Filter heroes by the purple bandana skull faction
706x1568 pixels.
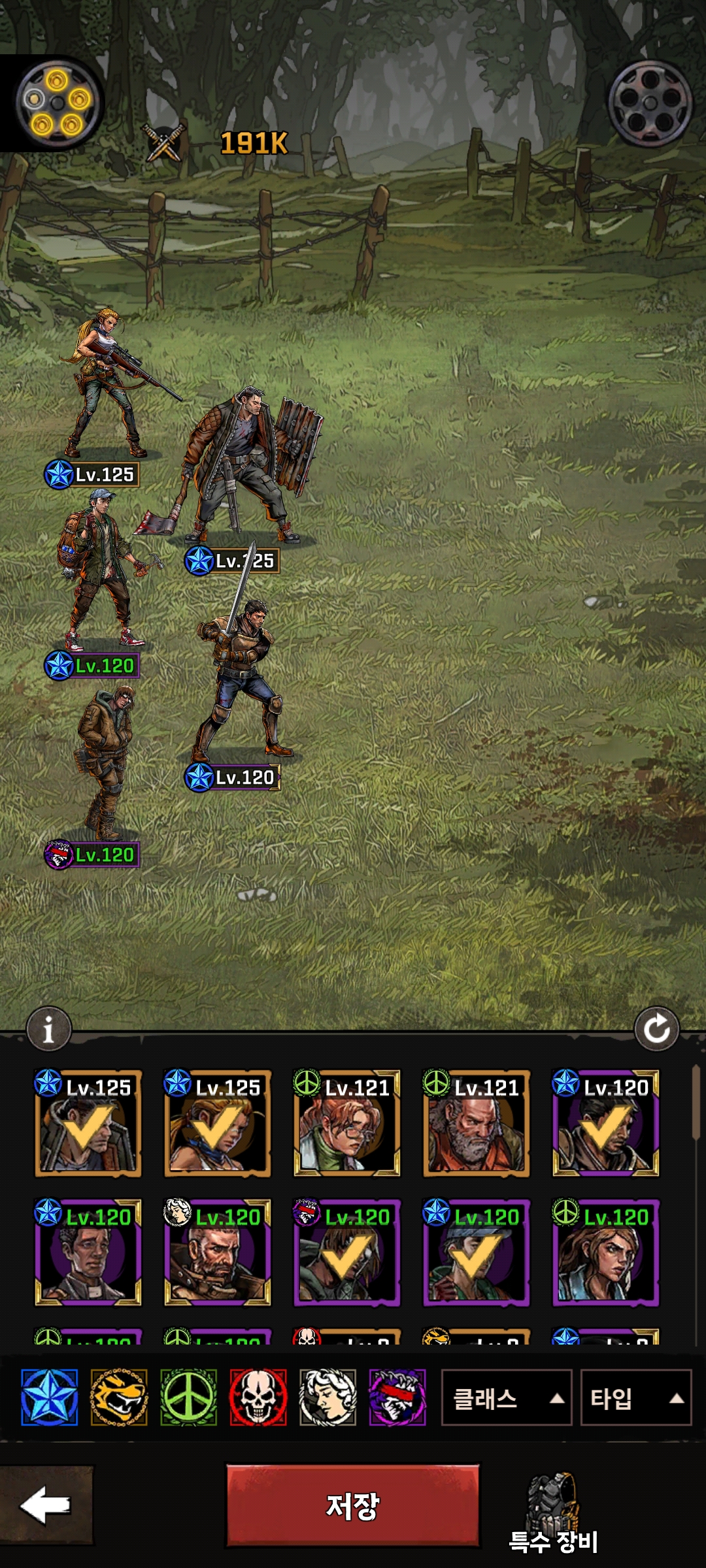click(x=397, y=1397)
